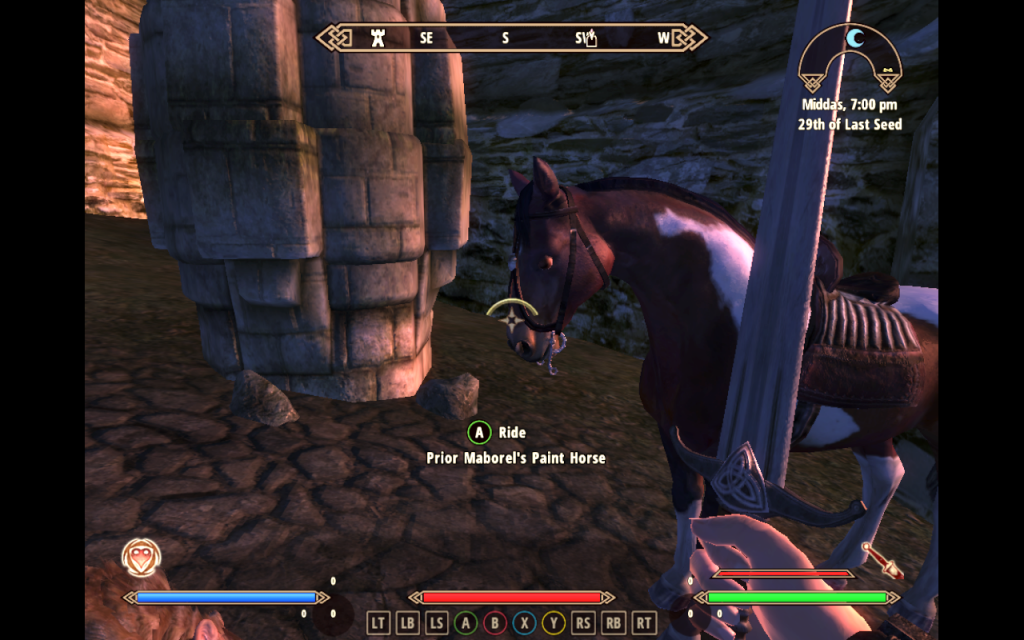This screenshot has width=1024, height=640.
Task: Select the equipped sword icon
Action: 882,560
